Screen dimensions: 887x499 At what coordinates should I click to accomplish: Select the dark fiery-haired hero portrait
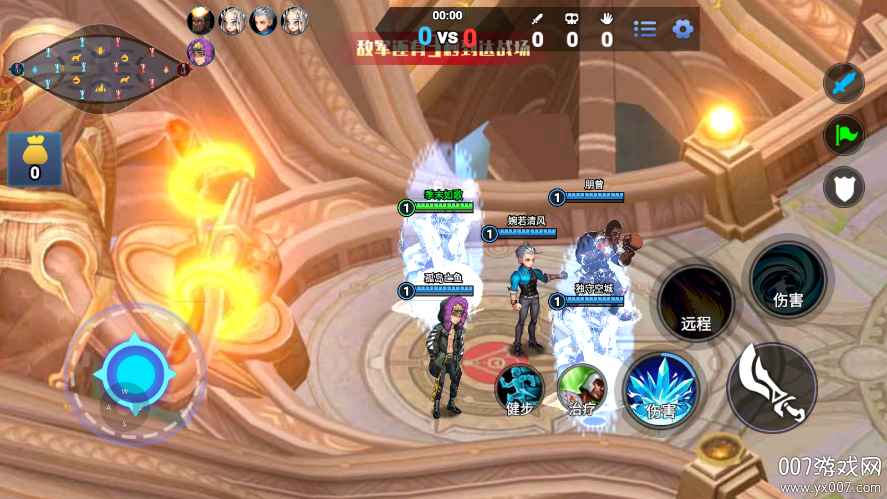(x=201, y=20)
